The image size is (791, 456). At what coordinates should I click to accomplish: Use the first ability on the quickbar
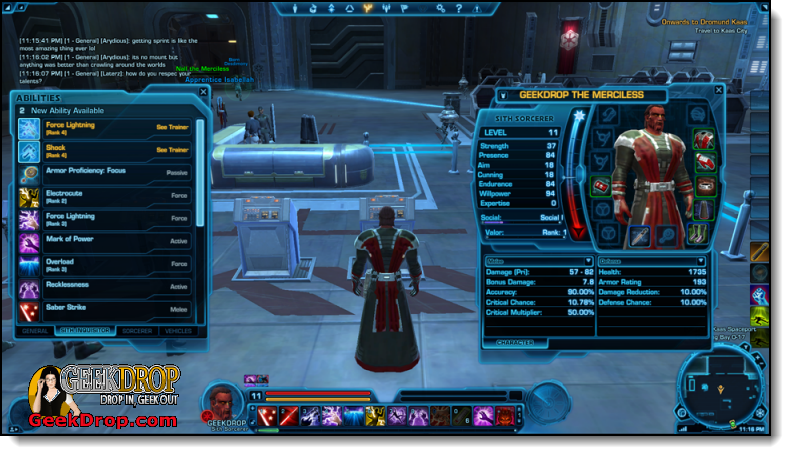[x=267, y=414]
